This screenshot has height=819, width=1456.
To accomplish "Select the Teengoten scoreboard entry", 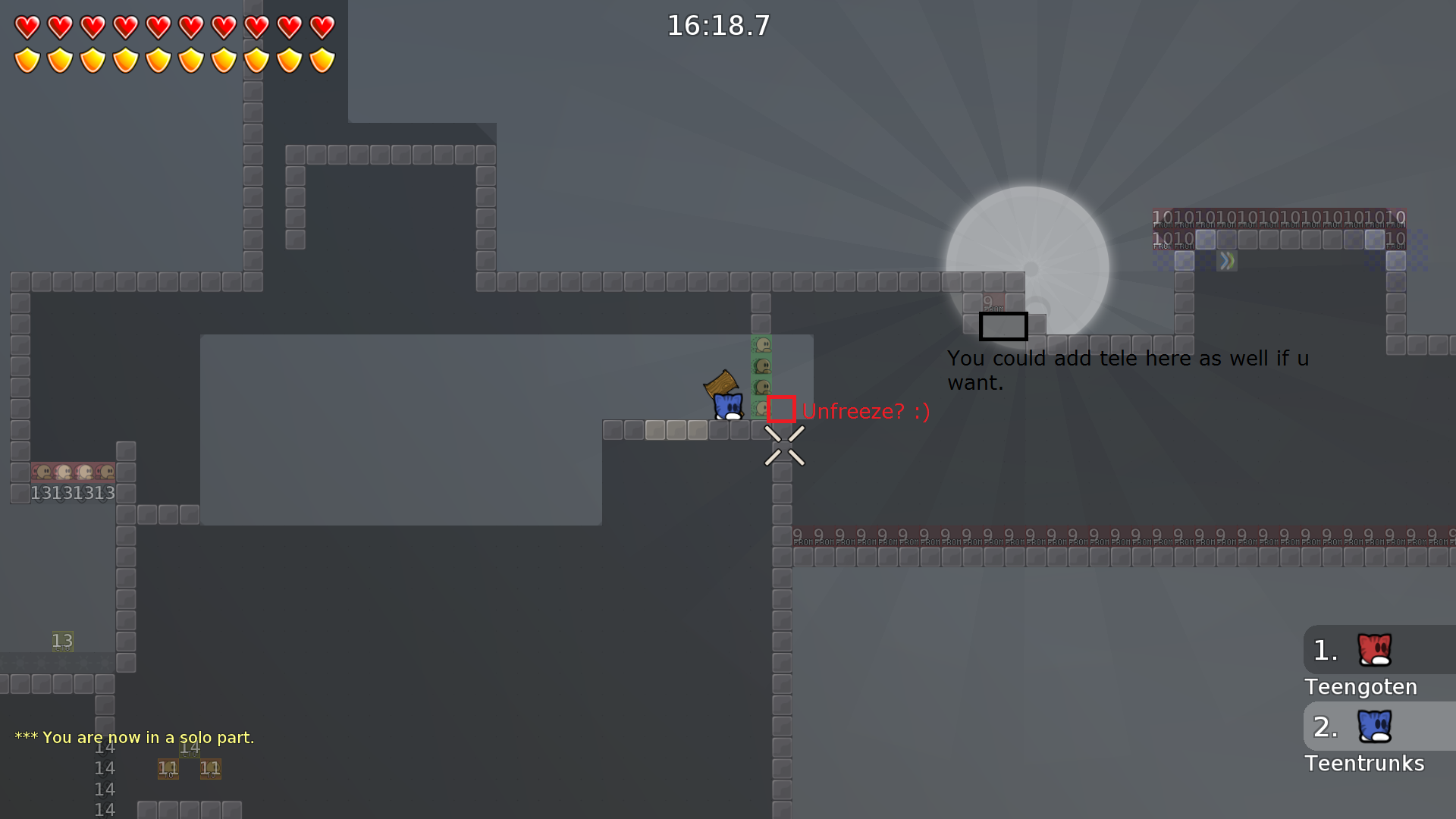I will [x=1360, y=687].
